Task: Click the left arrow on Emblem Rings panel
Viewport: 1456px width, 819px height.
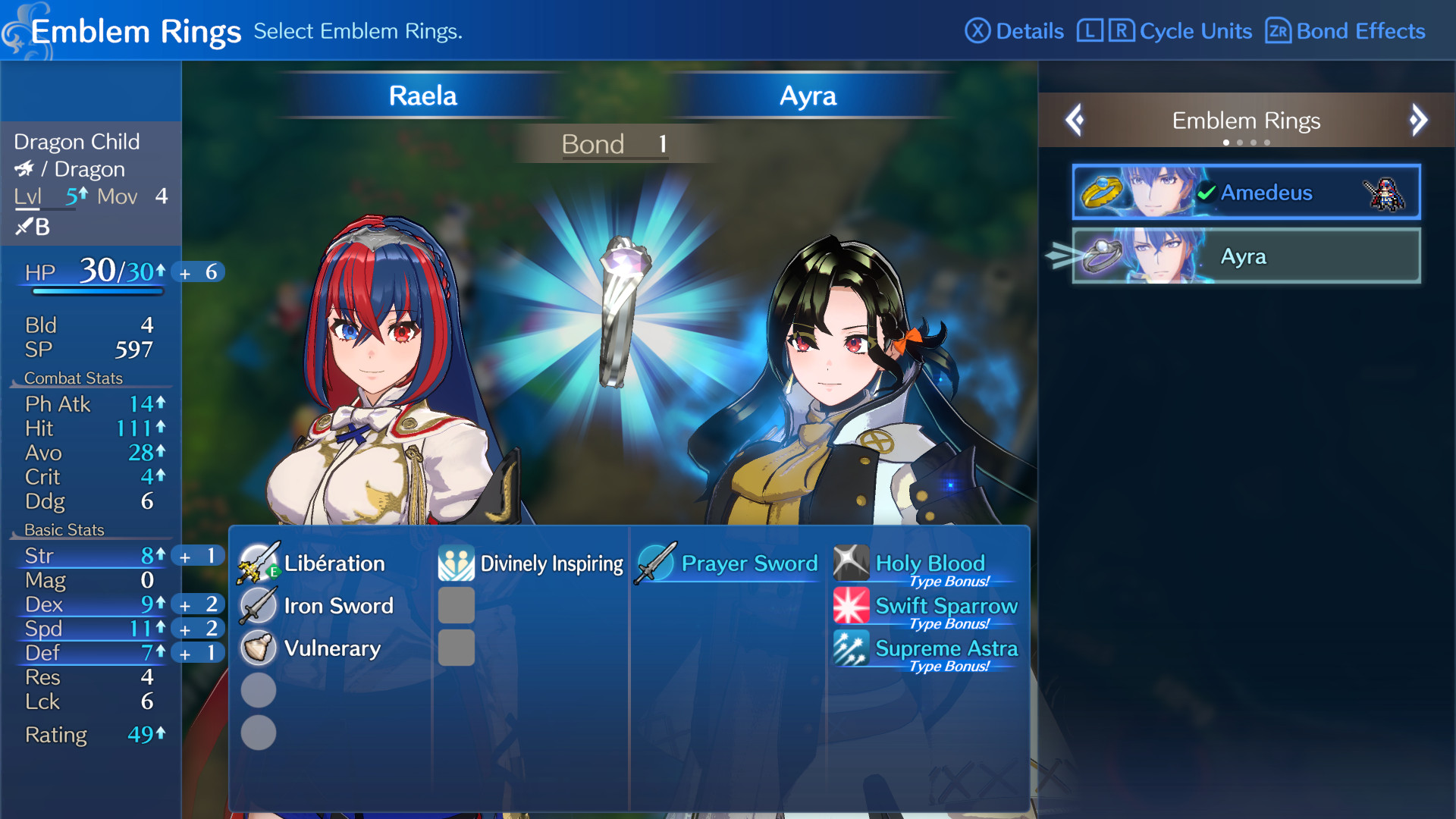Action: pos(1074,120)
